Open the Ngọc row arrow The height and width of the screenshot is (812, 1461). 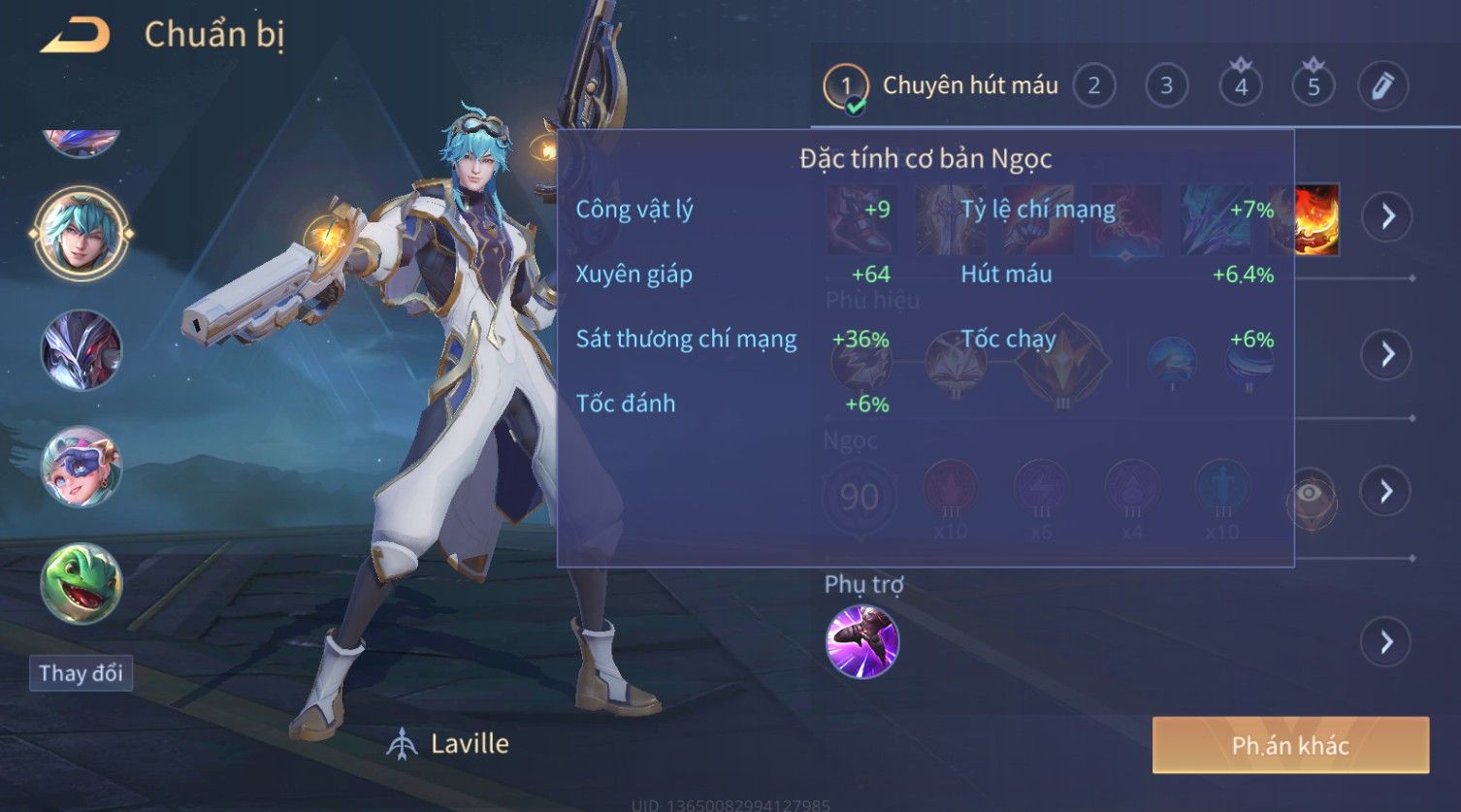point(1386,492)
